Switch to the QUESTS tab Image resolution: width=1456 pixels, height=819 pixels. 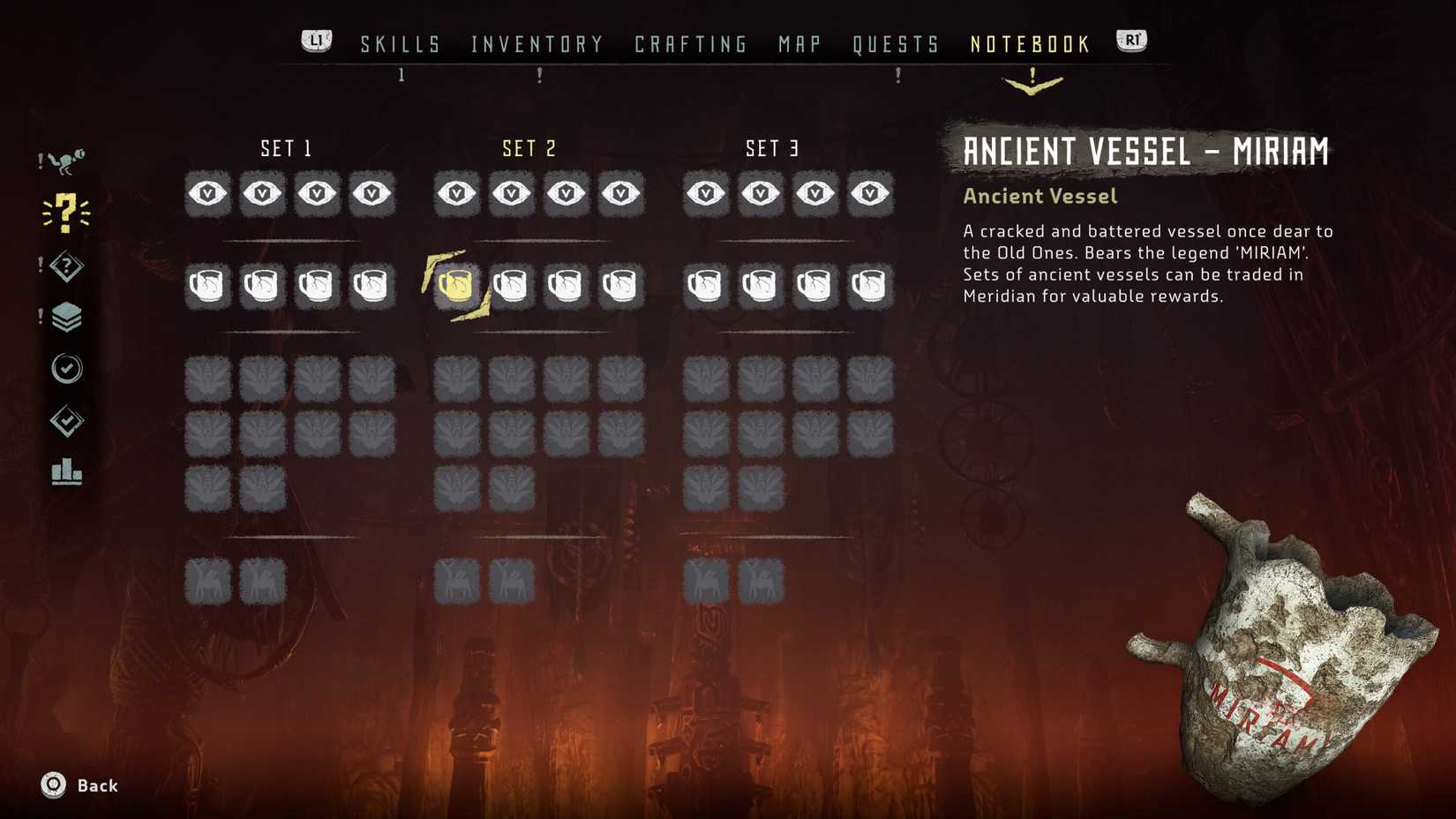pyautogui.click(x=897, y=43)
